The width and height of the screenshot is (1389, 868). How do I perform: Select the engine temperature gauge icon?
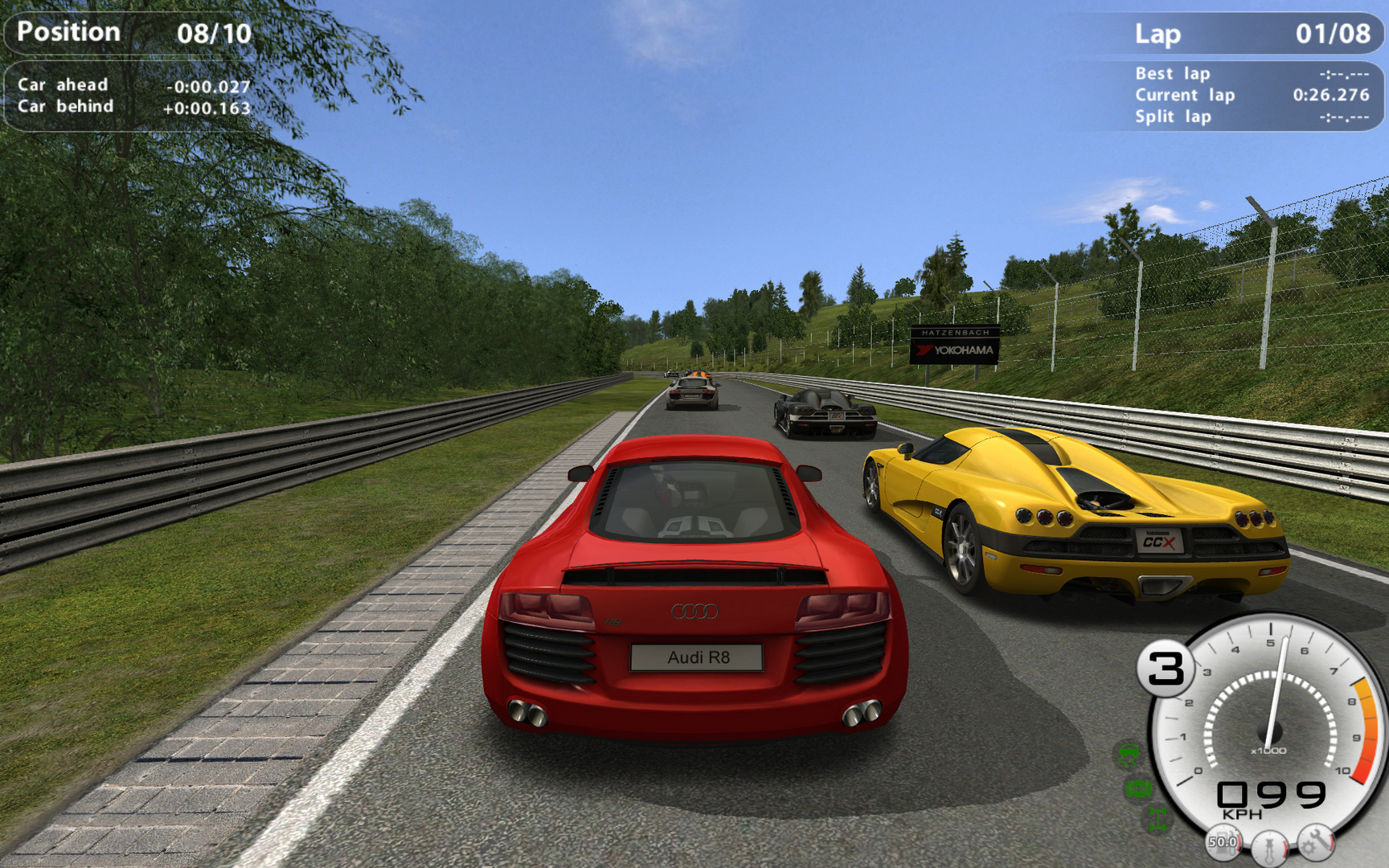tap(1268, 850)
